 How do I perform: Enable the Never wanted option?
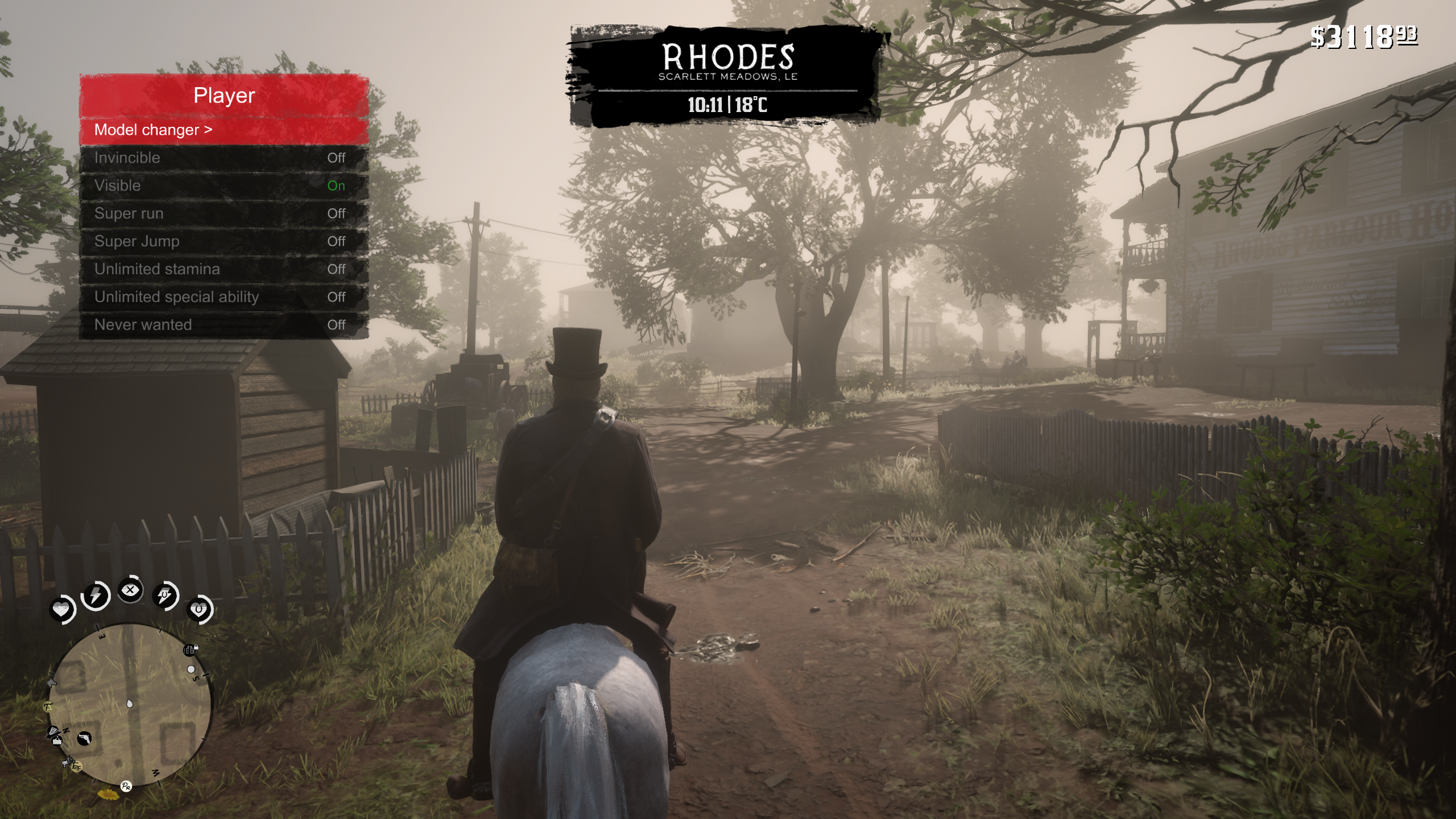(224, 325)
